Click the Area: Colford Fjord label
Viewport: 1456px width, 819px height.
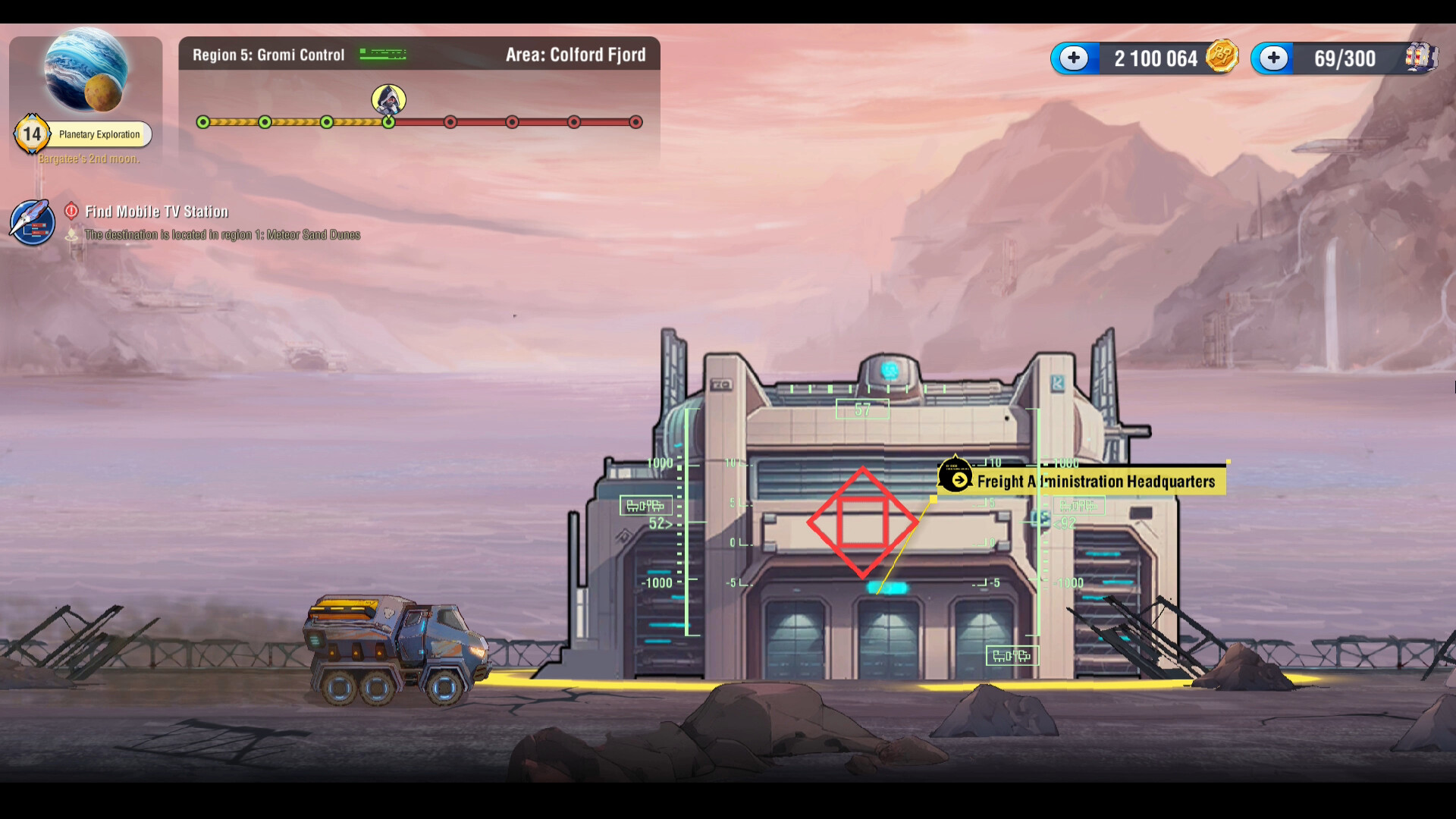click(576, 55)
